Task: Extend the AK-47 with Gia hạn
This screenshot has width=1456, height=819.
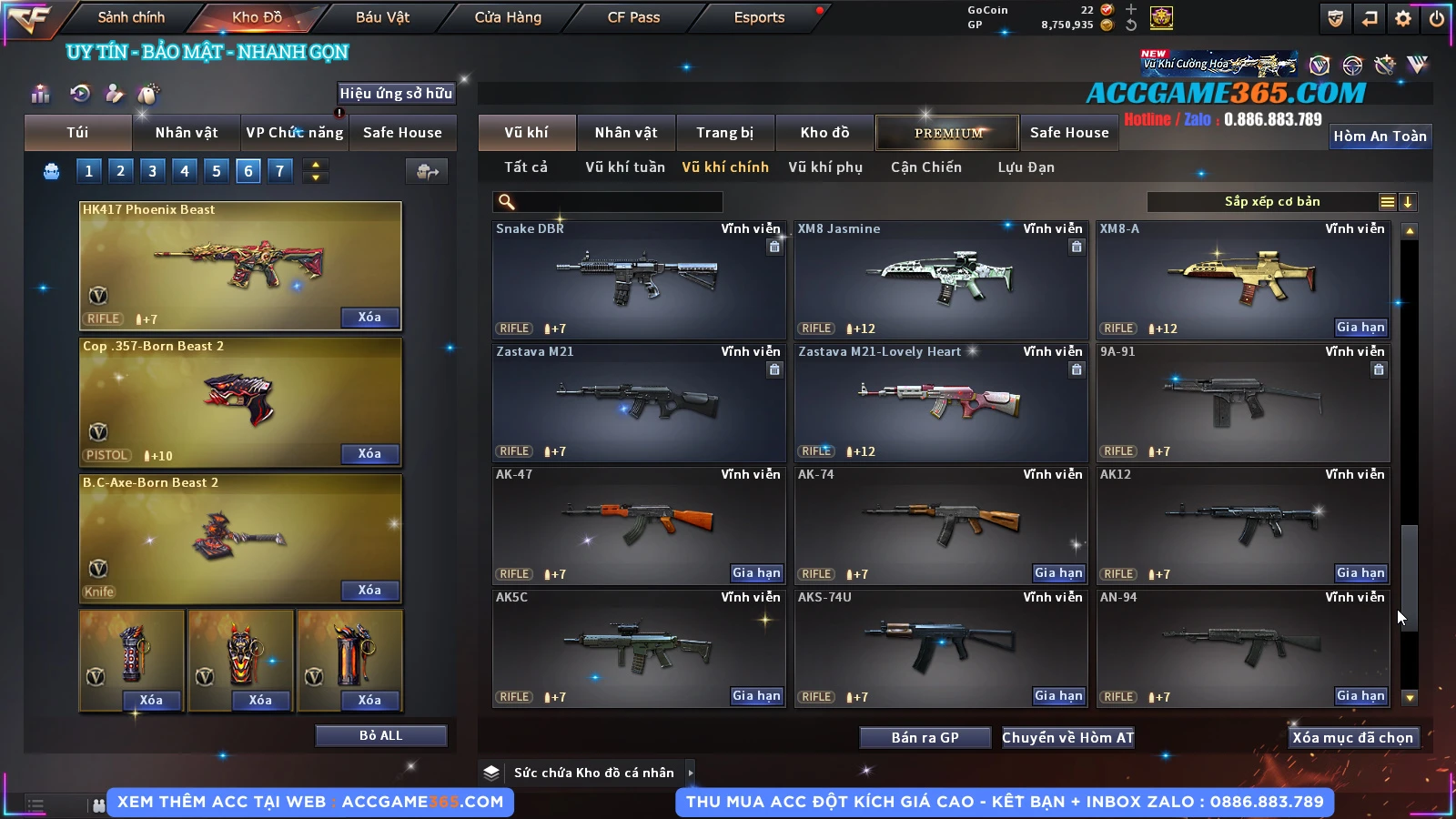Action: click(756, 573)
